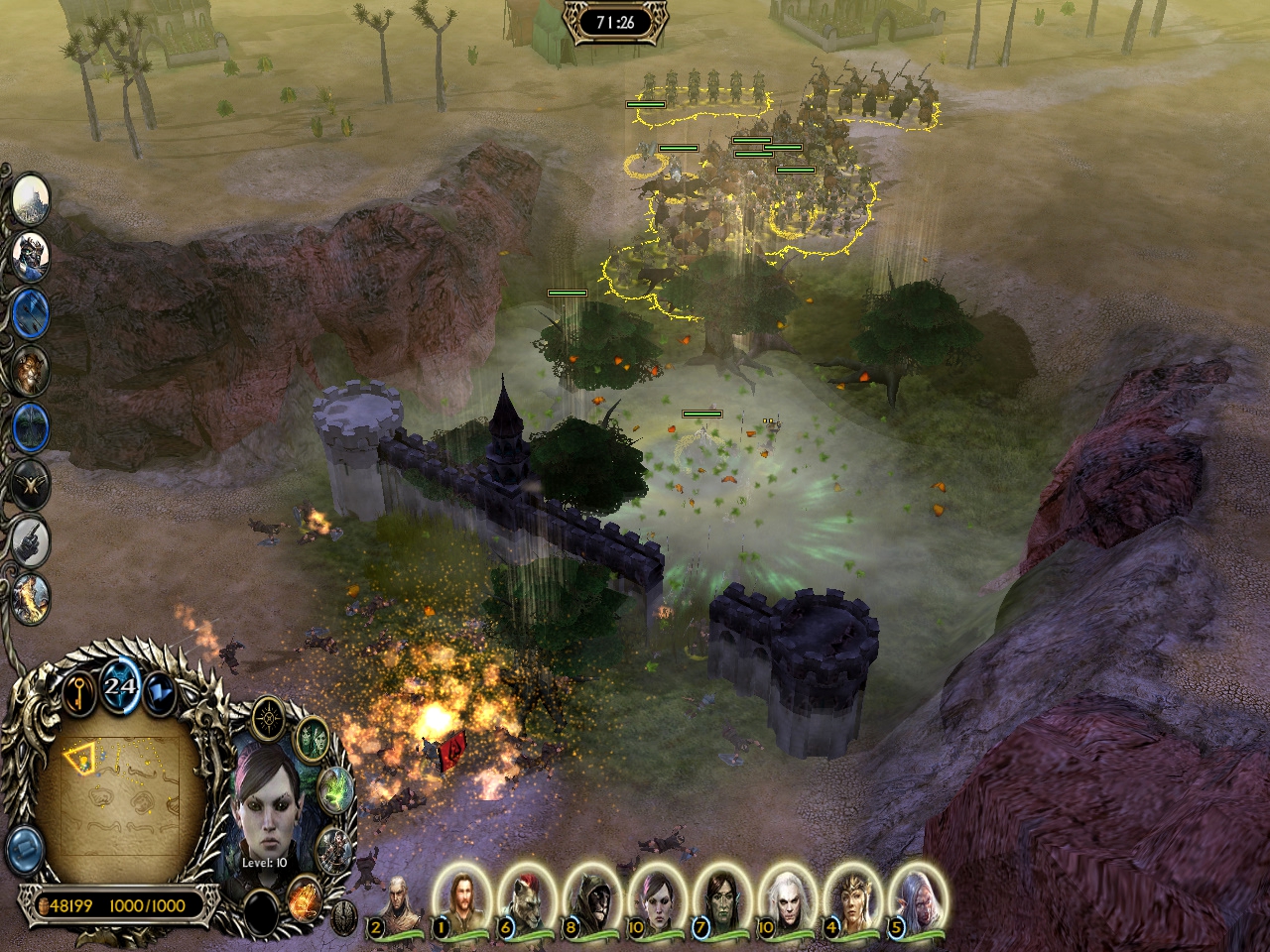Open the blue scroll menu button
The width and height of the screenshot is (1270, 952).
(x=24, y=850)
